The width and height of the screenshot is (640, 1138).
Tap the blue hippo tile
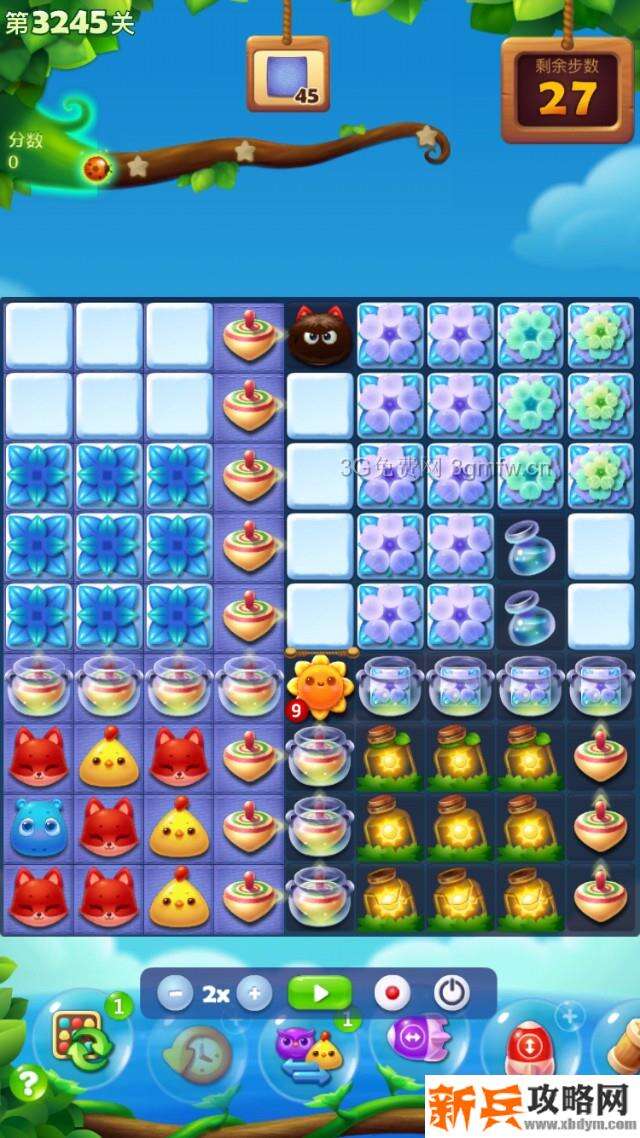click(38, 826)
